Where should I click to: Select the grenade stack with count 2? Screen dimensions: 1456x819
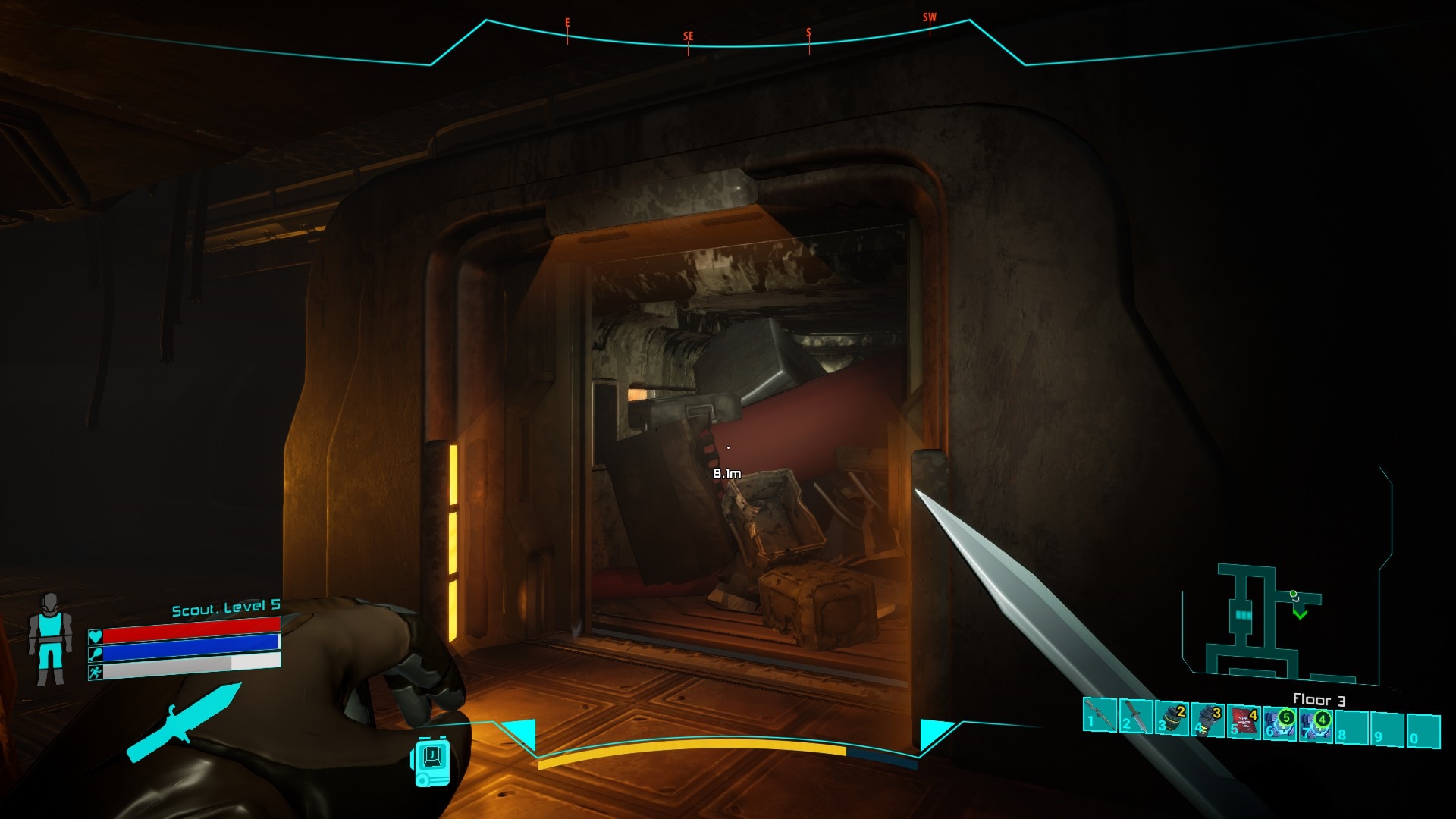pyautogui.click(x=1172, y=720)
